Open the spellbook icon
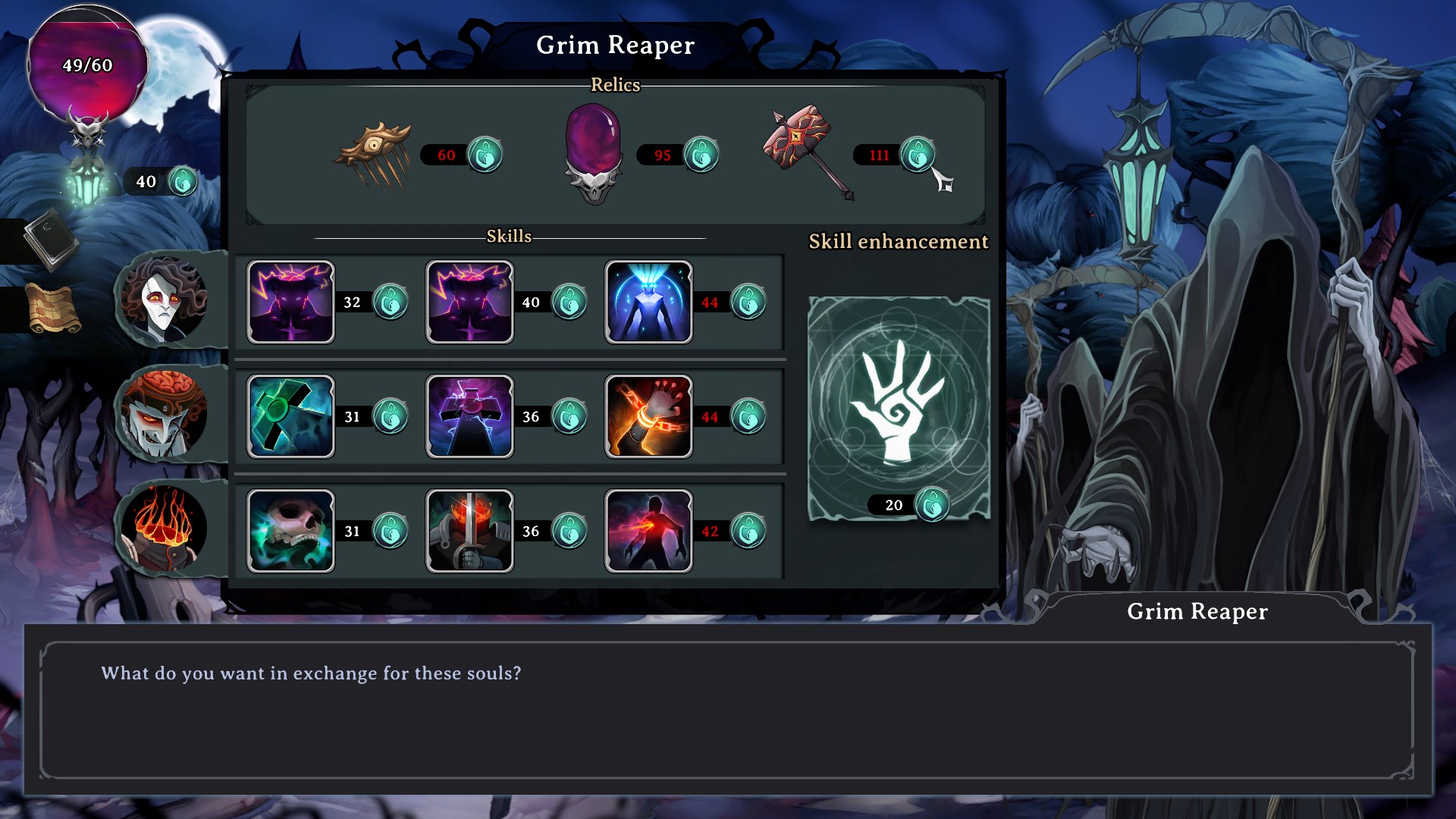Image resolution: width=1456 pixels, height=819 pixels. [50, 239]
